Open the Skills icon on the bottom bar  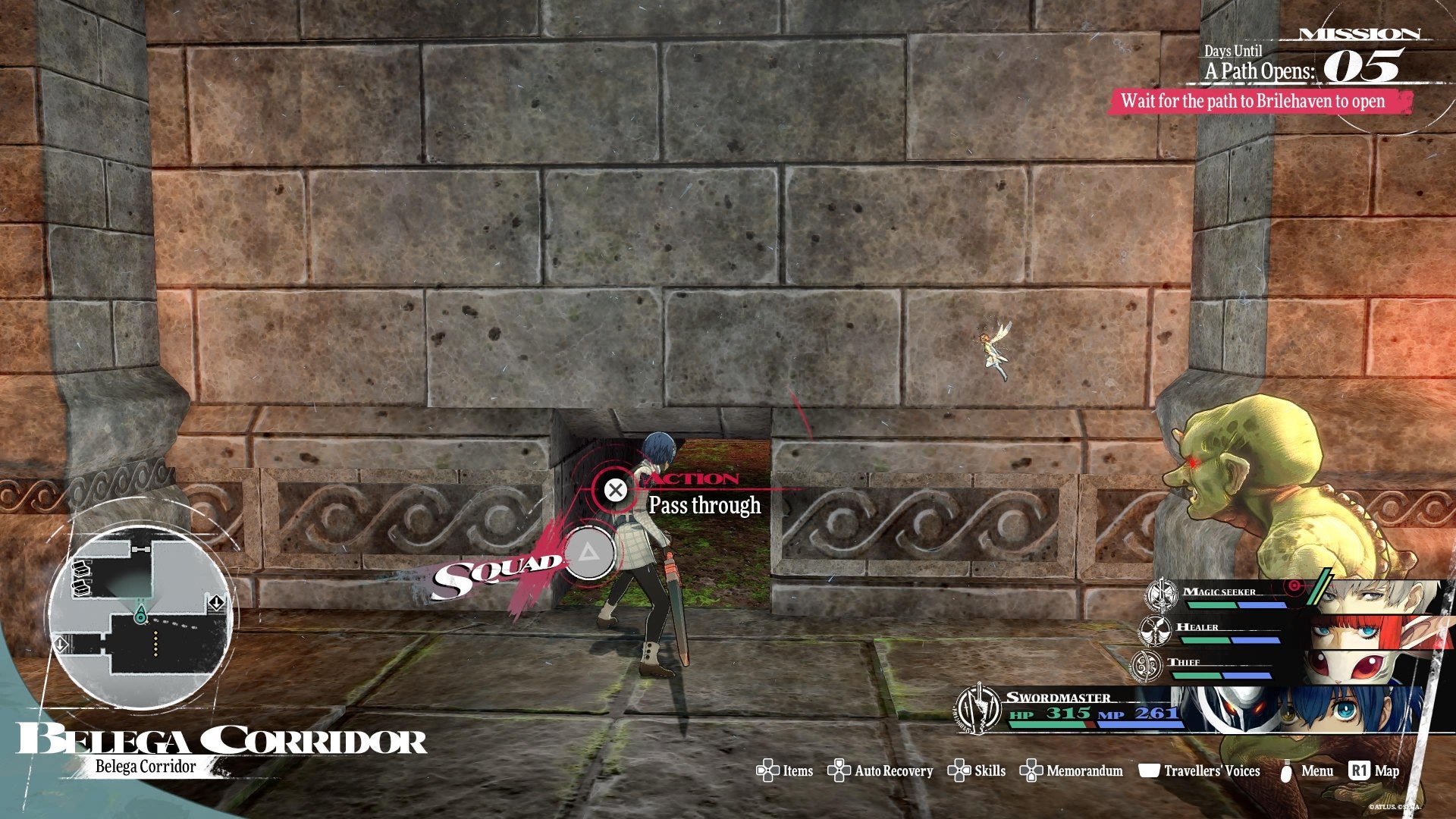[x=960, y=771]
